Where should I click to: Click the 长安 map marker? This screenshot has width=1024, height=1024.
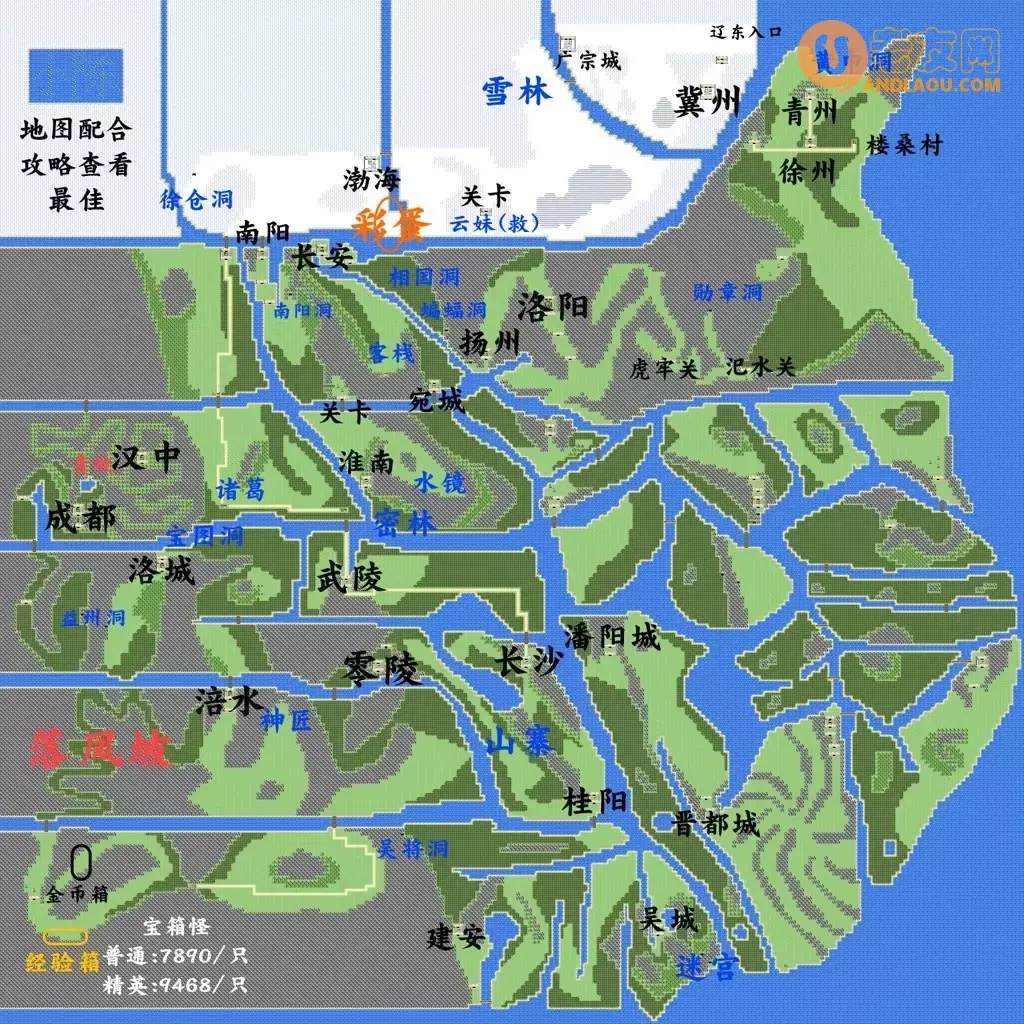[x=322, y=258]
